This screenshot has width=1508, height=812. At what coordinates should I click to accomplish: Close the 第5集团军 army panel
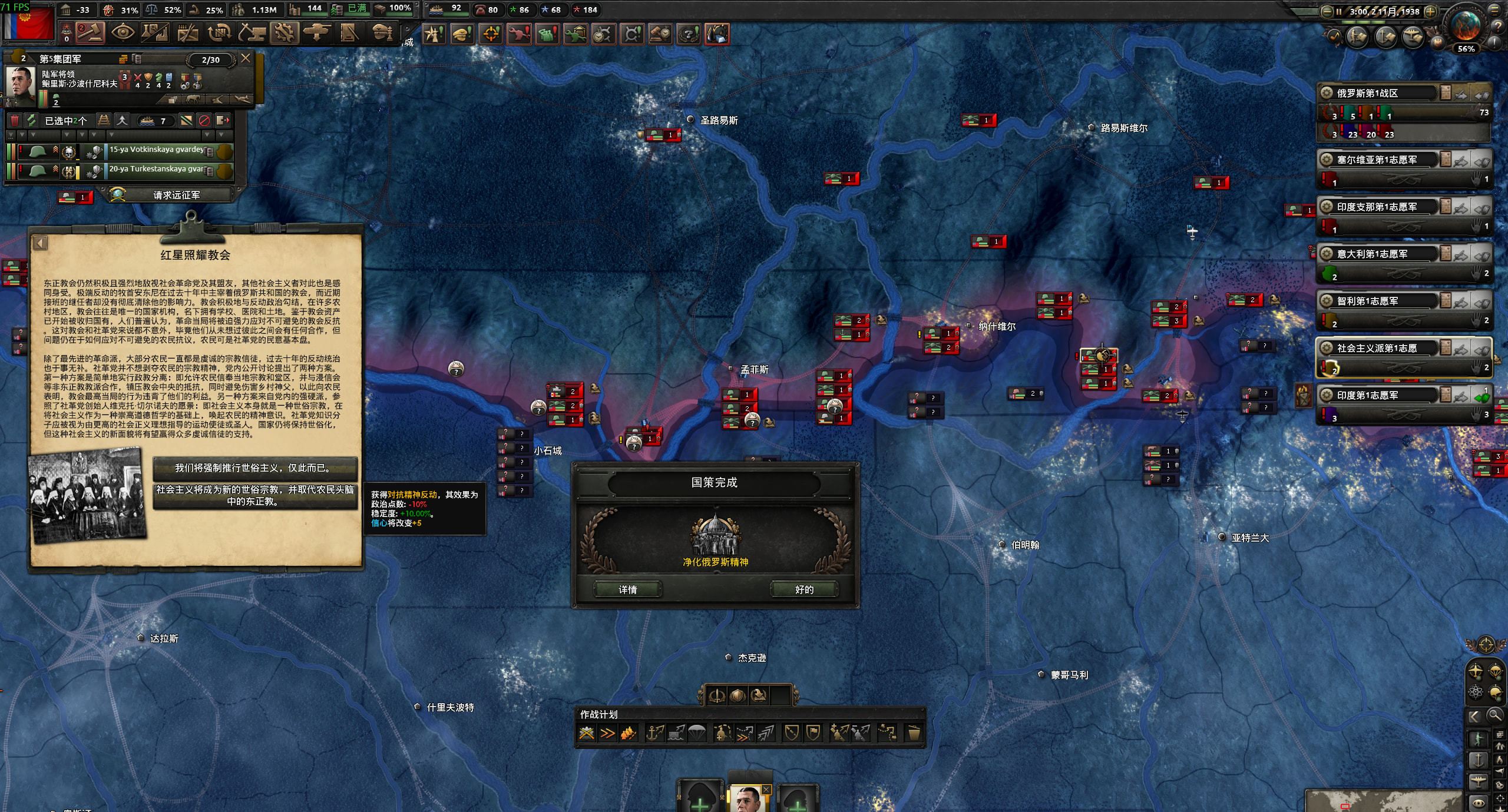point(246,58)
